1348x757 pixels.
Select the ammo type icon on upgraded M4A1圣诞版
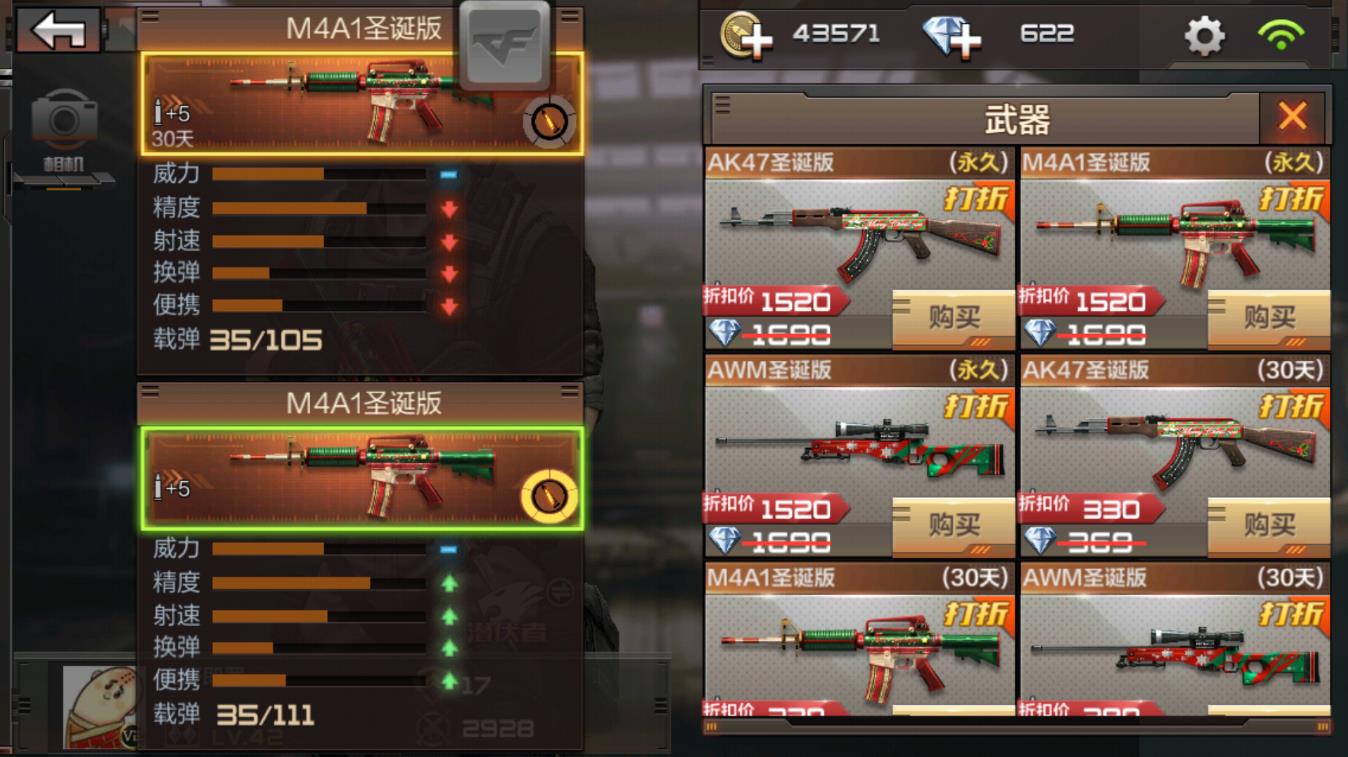click(548, 119)
